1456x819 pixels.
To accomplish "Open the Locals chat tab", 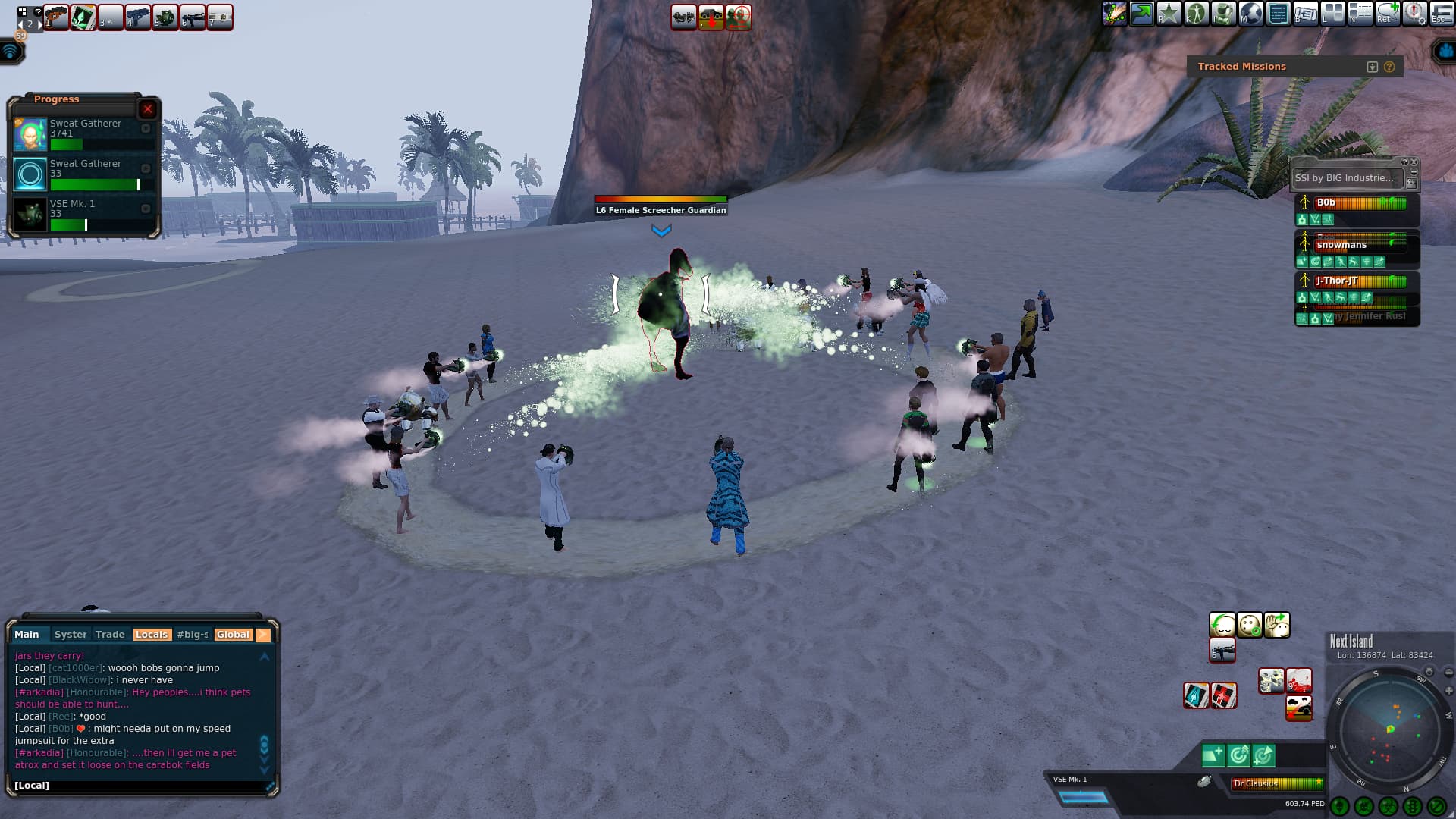I will (x=151, y=635).
